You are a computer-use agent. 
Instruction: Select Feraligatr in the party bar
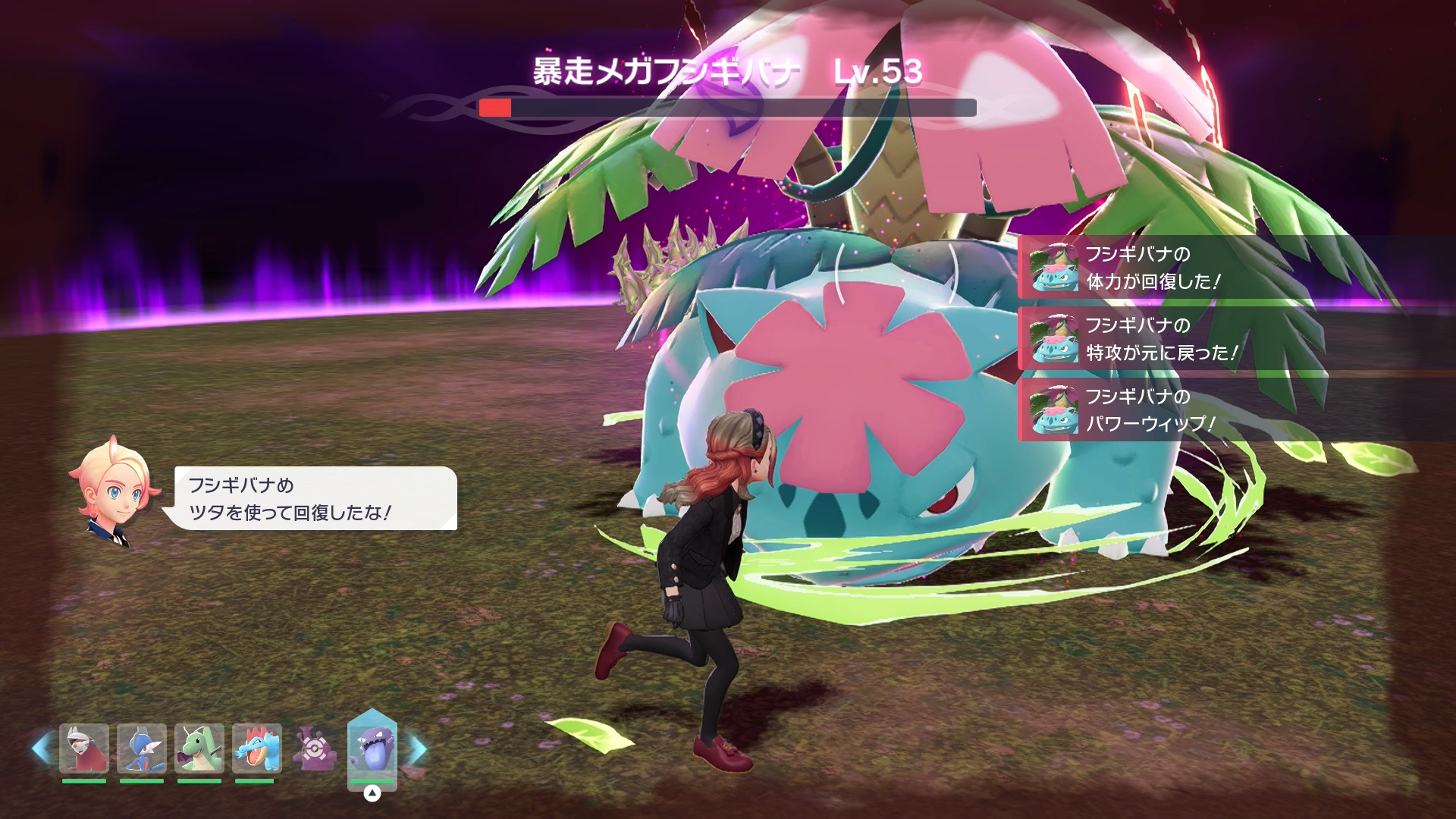257,748
